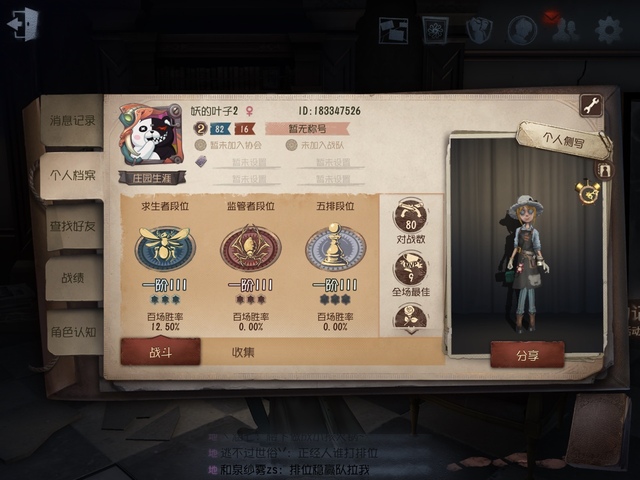This screenshot has height=480, width=640.
Task: Switch to the 查找好友 find friends tab
Action: pyautogui.click(x=73, y=226)
